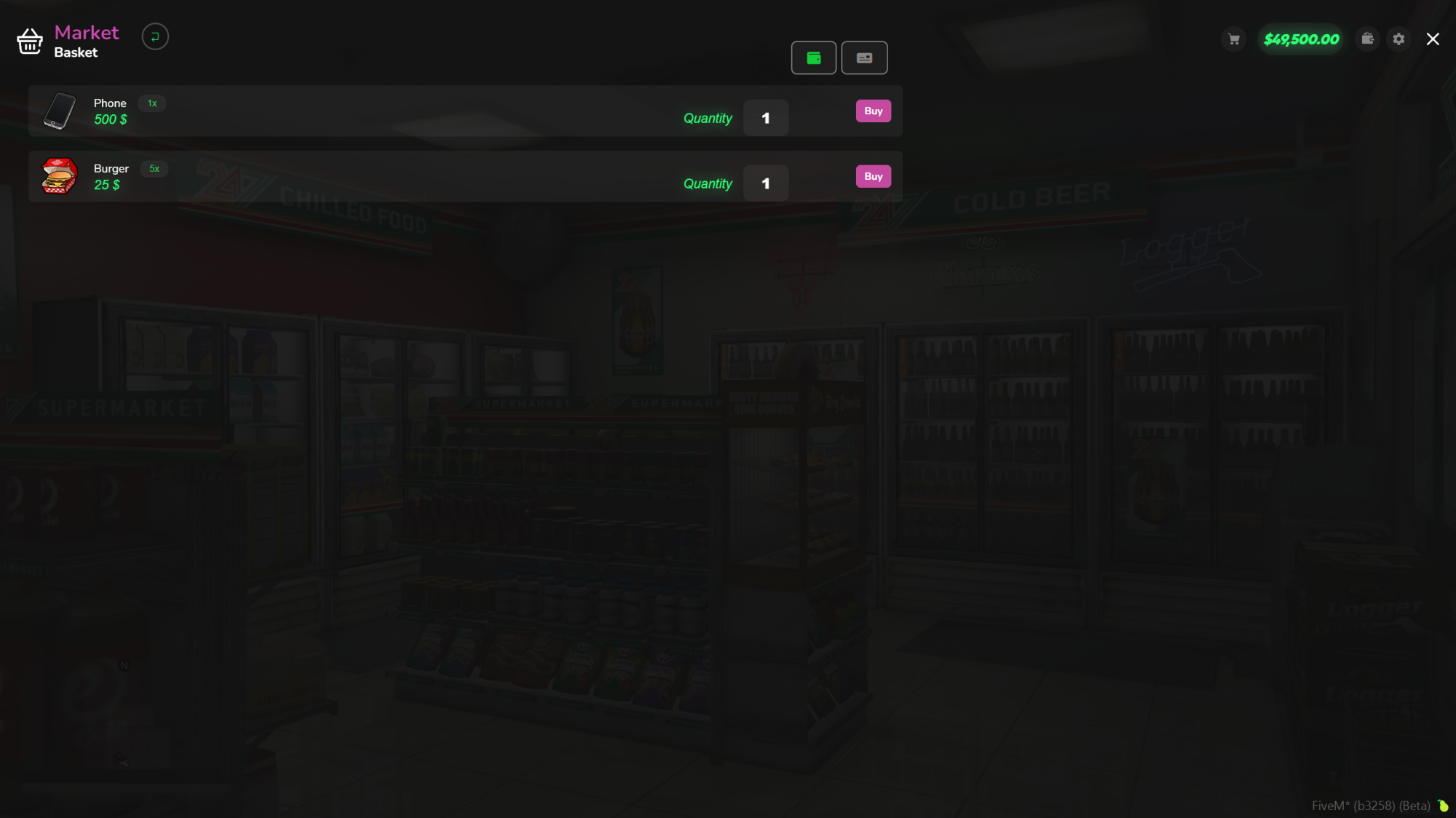Expand the Burger product row
1456x818 pixels.
pyautogui.click(x=437, y=176)
